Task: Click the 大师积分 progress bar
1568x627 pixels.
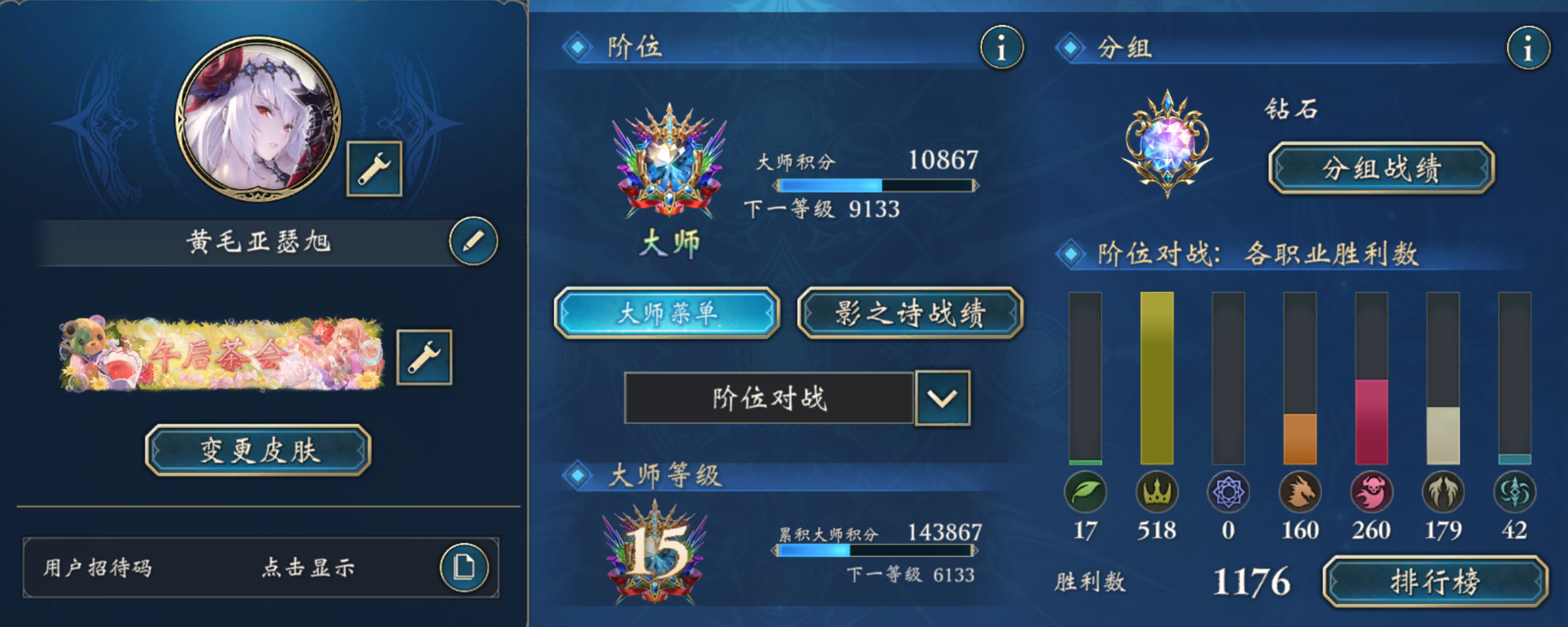Action: pos(876,185)
